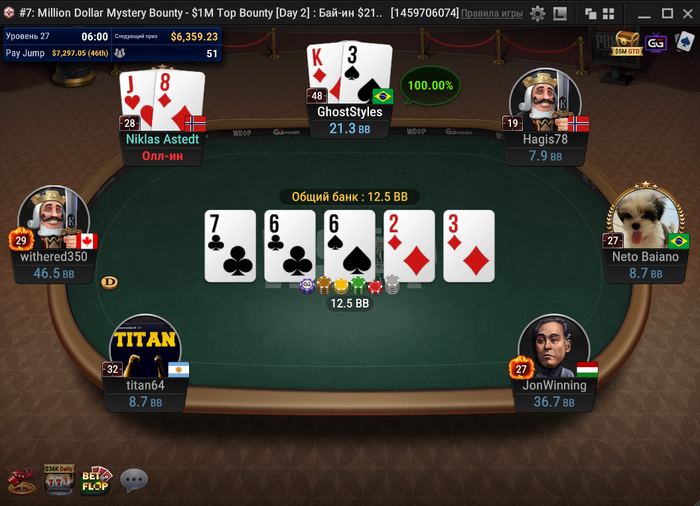Click the Hagis78 avatar
The image size is (700, 506).
545,98
